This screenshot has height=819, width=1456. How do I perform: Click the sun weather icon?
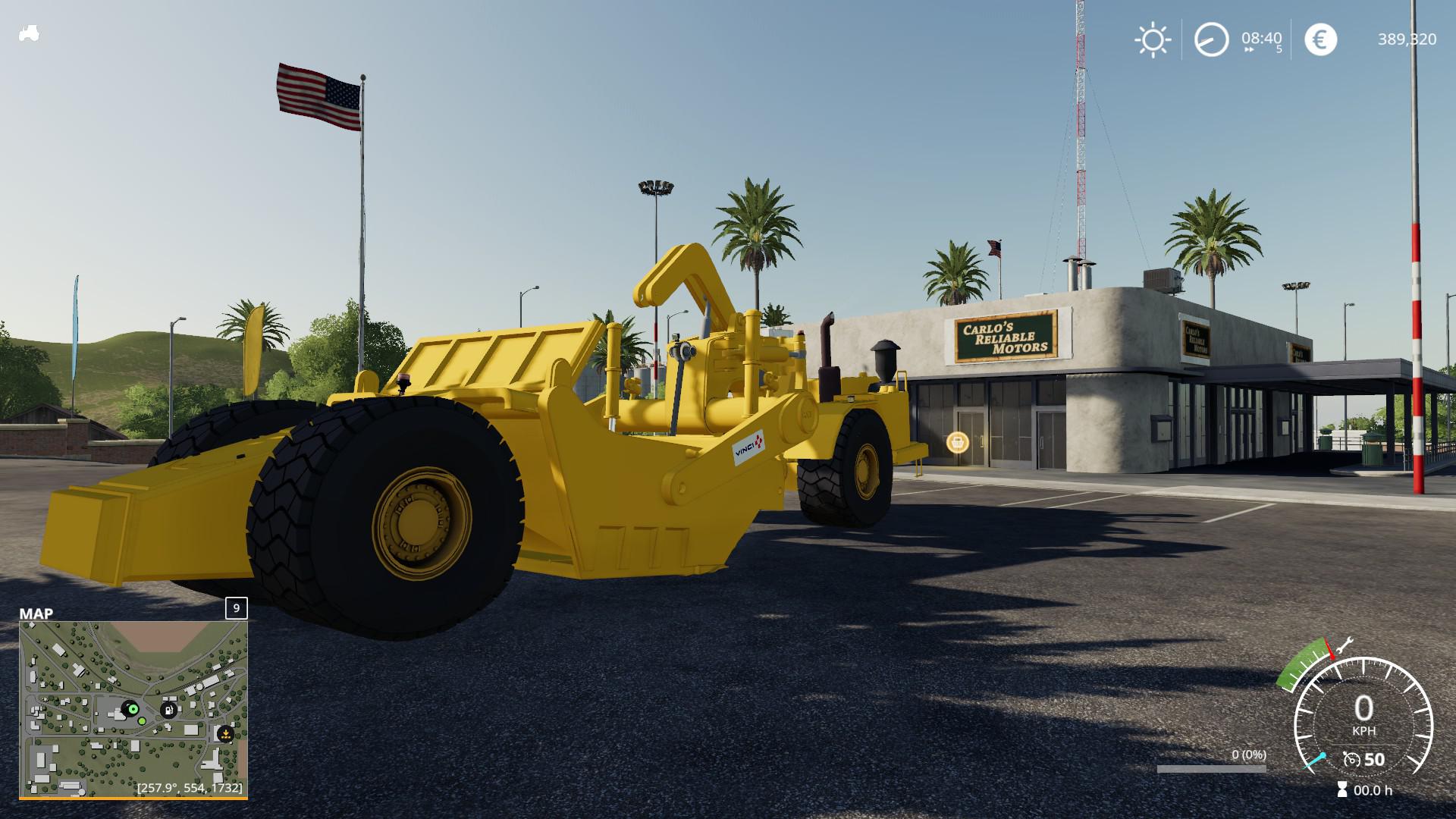point(1152,39)
